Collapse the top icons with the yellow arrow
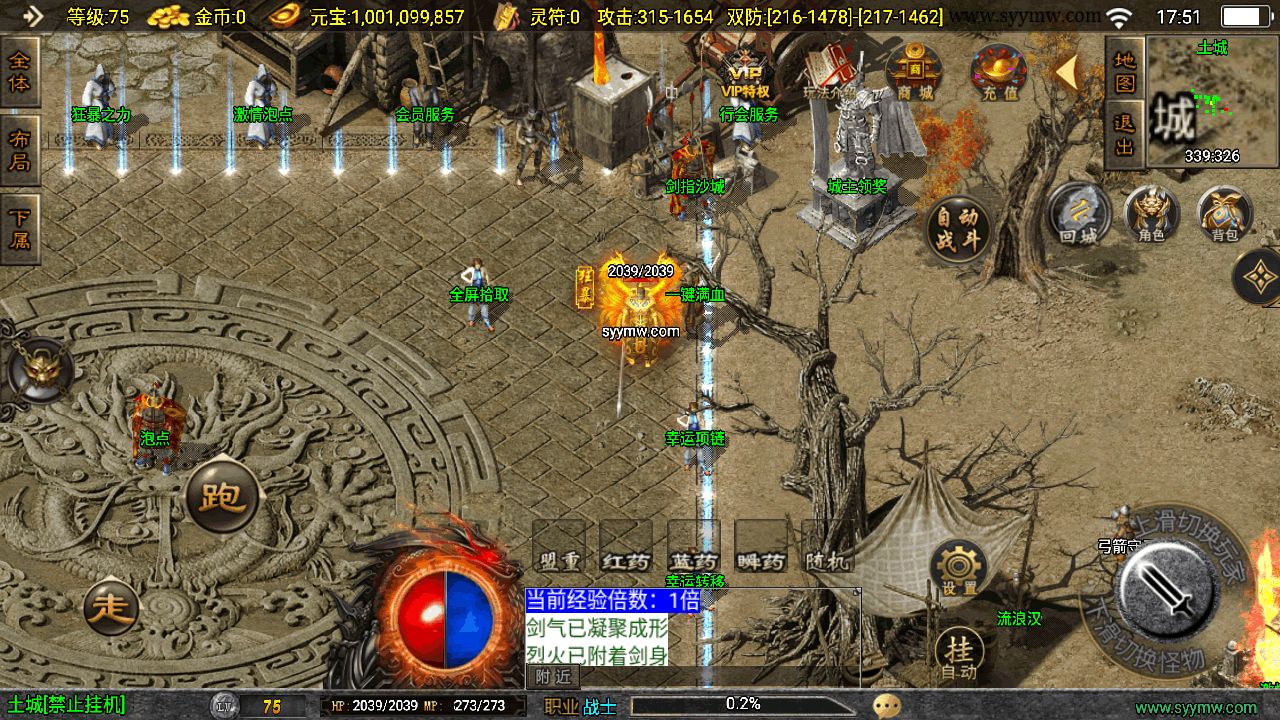 (1066, 72)
